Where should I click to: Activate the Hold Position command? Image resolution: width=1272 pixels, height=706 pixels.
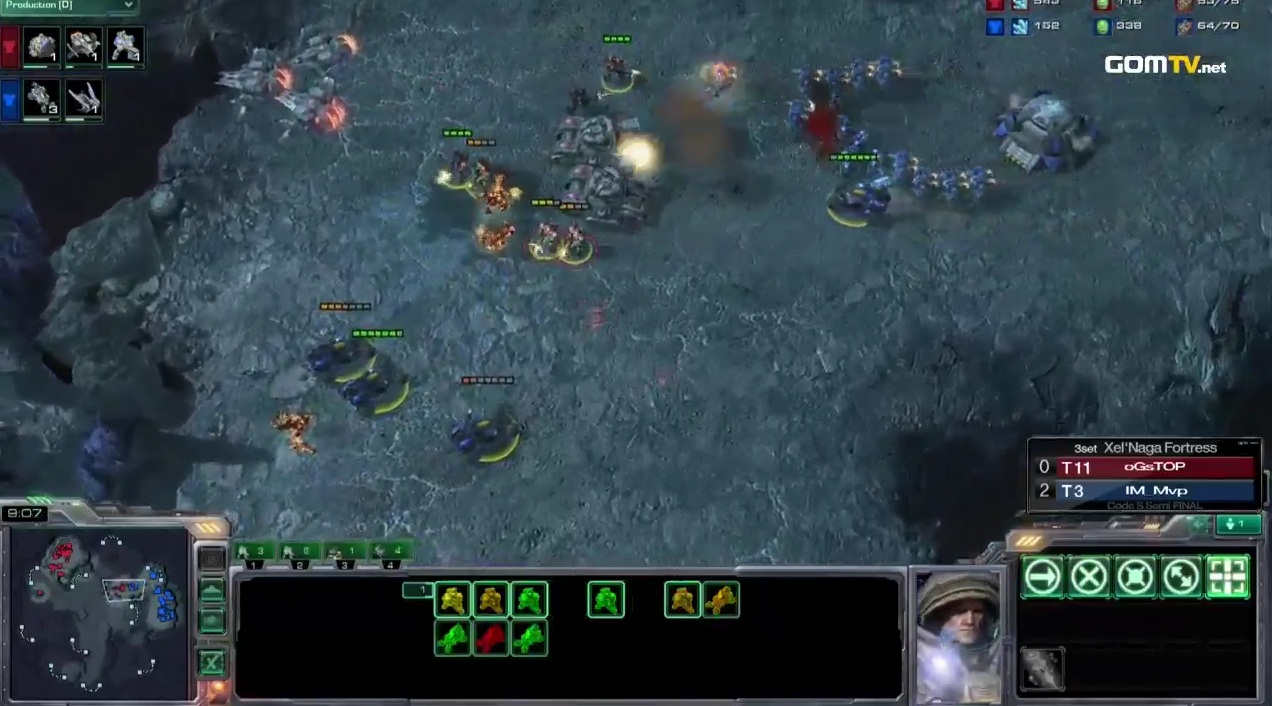(1135, 577)
